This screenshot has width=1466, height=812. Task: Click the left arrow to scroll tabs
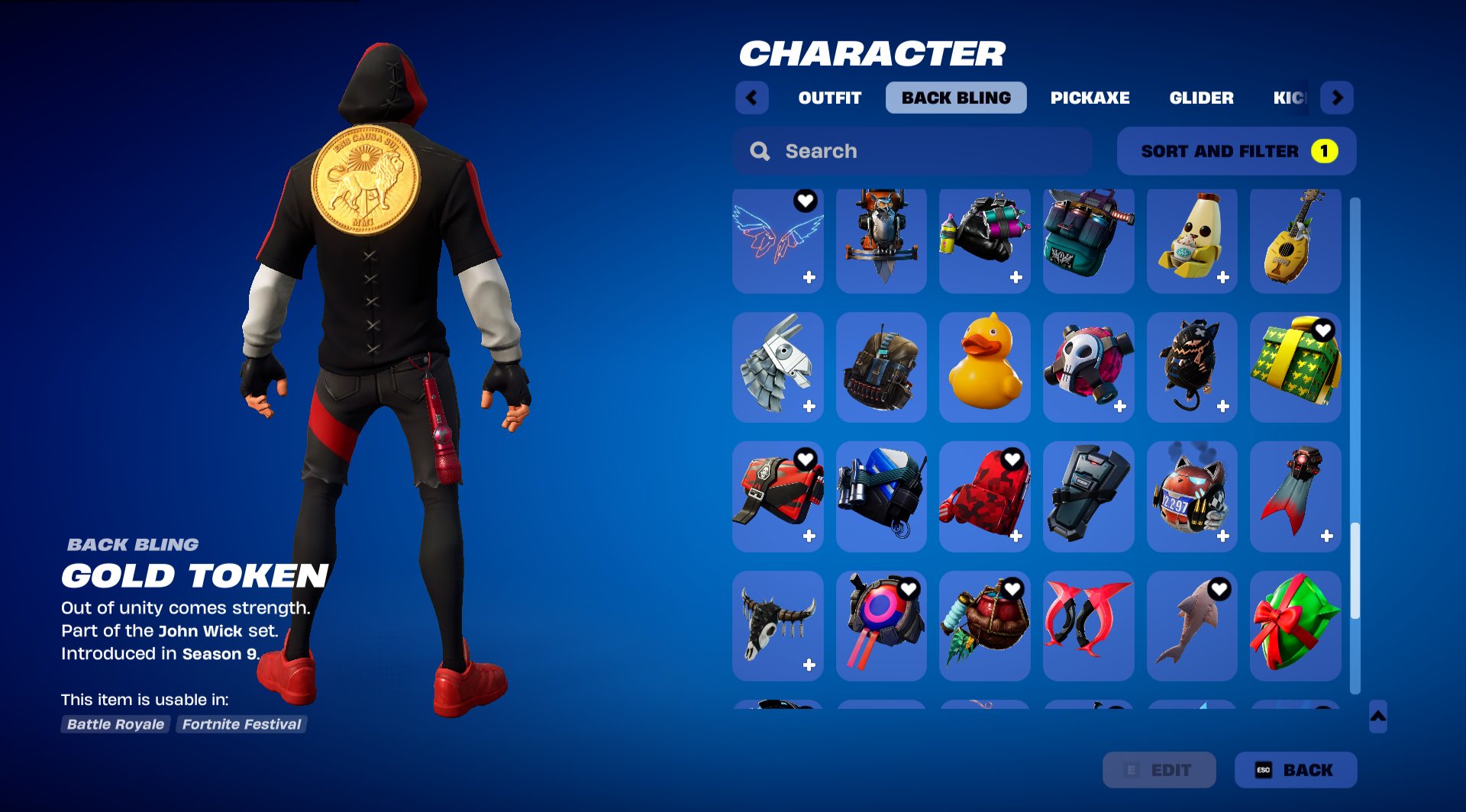tap(751, 98)
